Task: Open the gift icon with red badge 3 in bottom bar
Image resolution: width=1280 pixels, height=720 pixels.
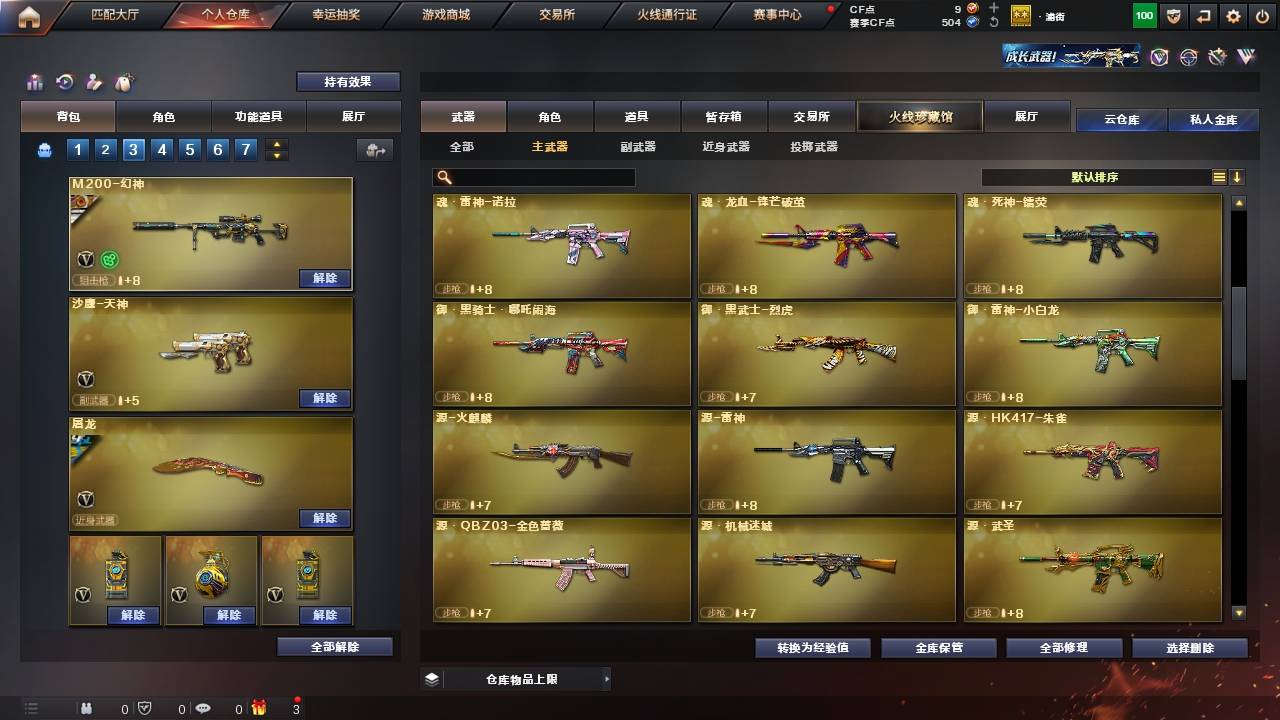Action: pyautogui.click(x=260, y=708)
